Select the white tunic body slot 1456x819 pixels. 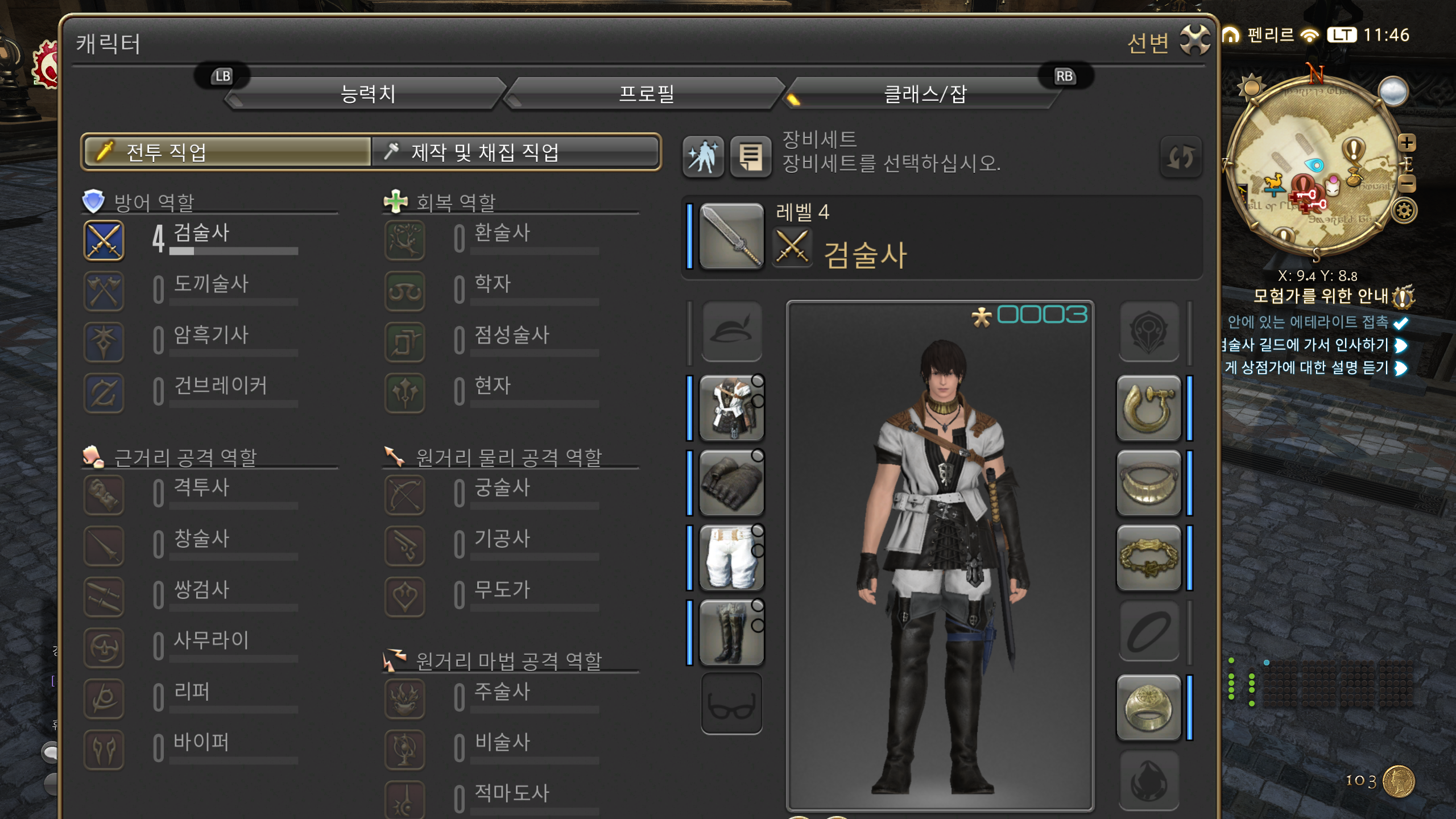point(731,408)
